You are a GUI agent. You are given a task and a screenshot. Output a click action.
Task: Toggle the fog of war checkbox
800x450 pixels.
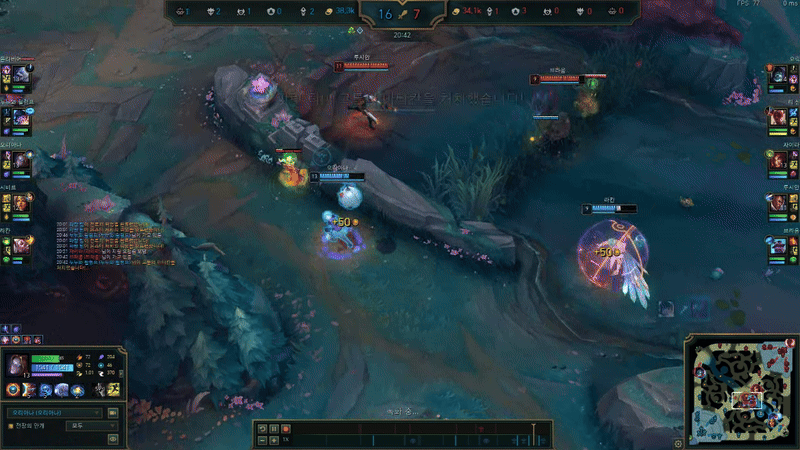(11, 425)
